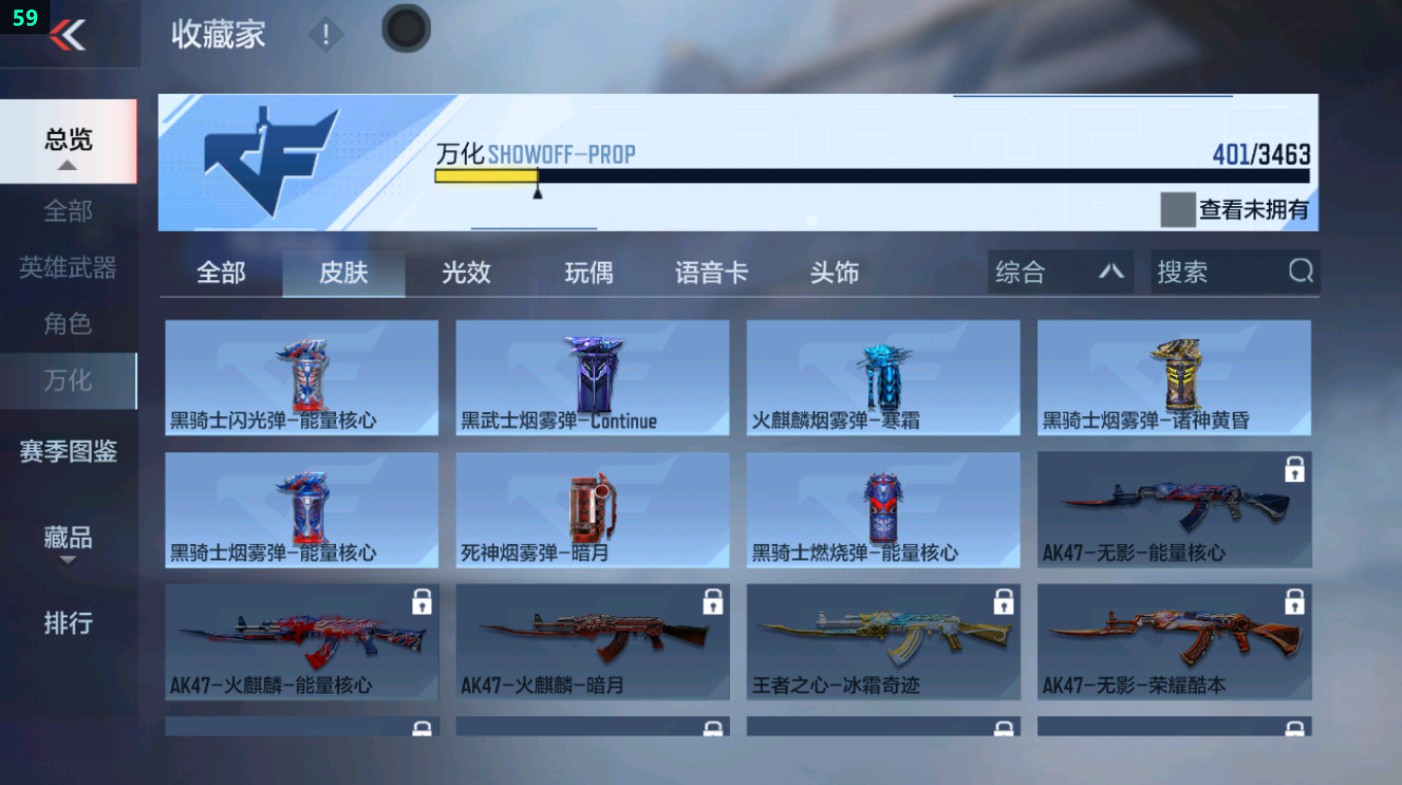The width and height of the screenshot is (1402, 785).
Task: Collapse the 总览 section via its arrow
Action: coord(68,167)
